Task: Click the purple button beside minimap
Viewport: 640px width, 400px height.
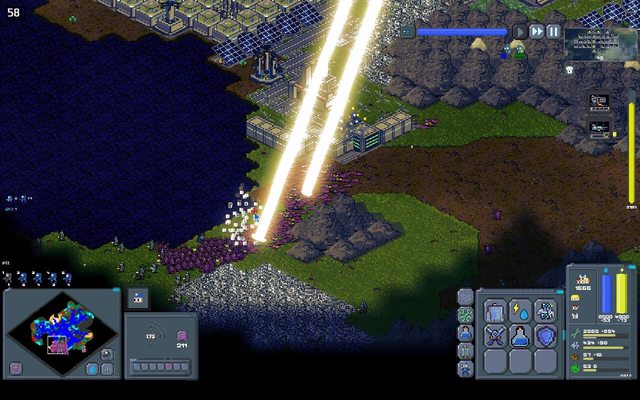Action: tap(16, 368)
